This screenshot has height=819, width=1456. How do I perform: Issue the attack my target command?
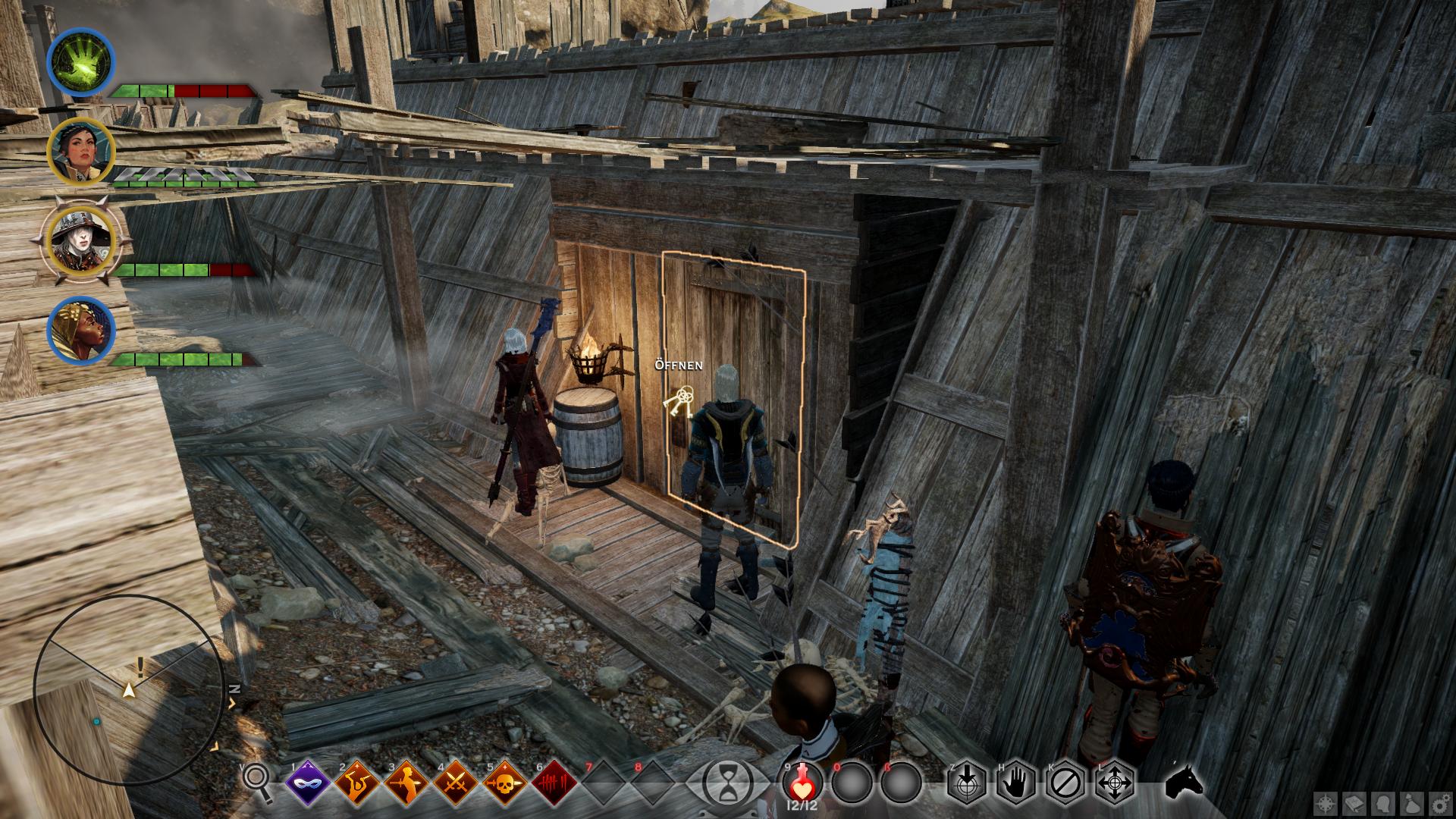967,781
